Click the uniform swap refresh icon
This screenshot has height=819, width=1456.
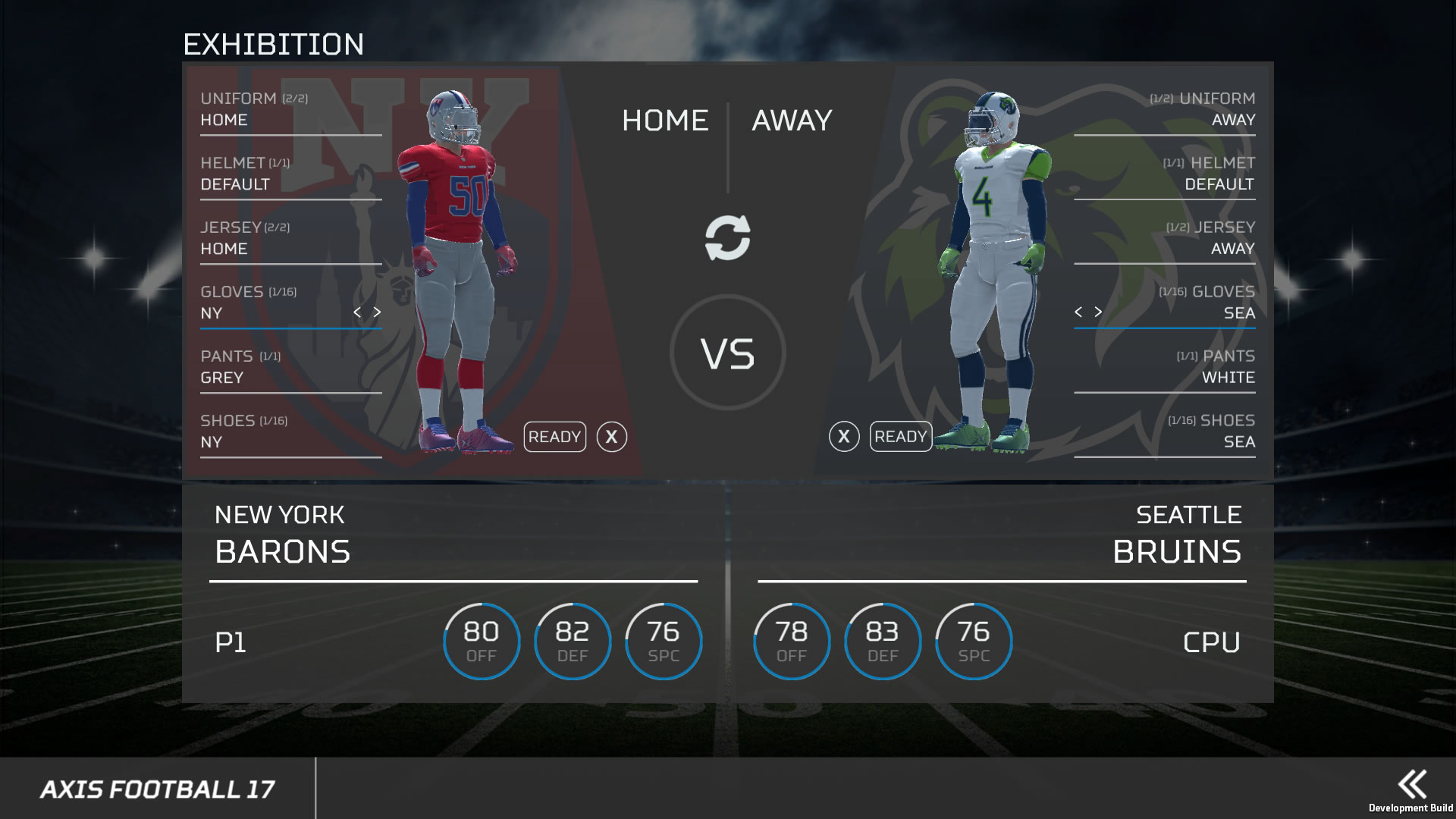pyautogui.click(x=727, y=239)
